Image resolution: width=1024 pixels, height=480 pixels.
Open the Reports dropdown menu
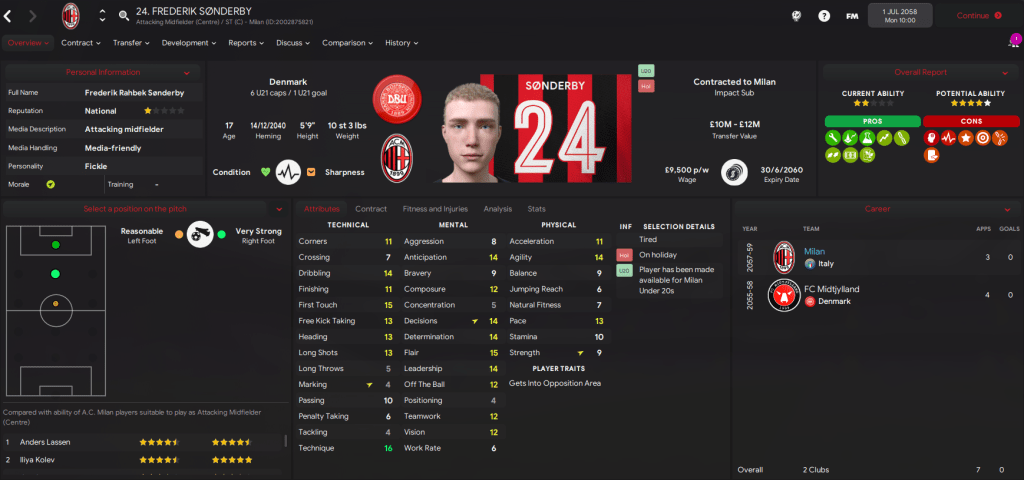tap(246, 43)
